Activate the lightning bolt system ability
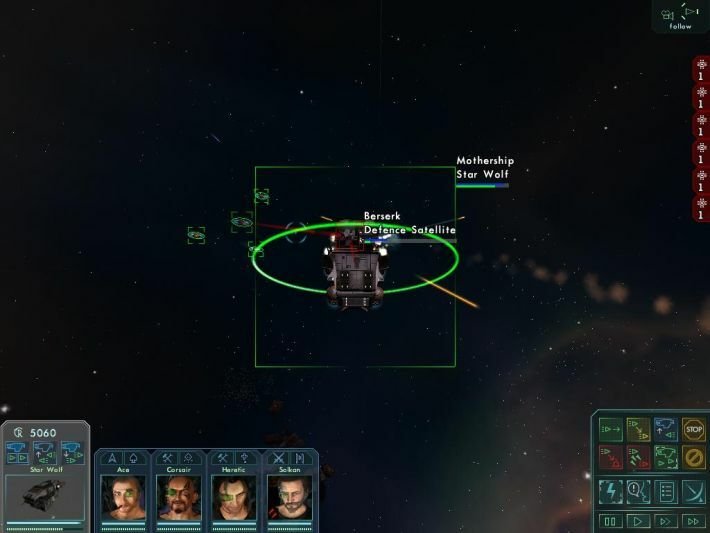This screenshot has height=533, width=710. click(x=610, y=490)
